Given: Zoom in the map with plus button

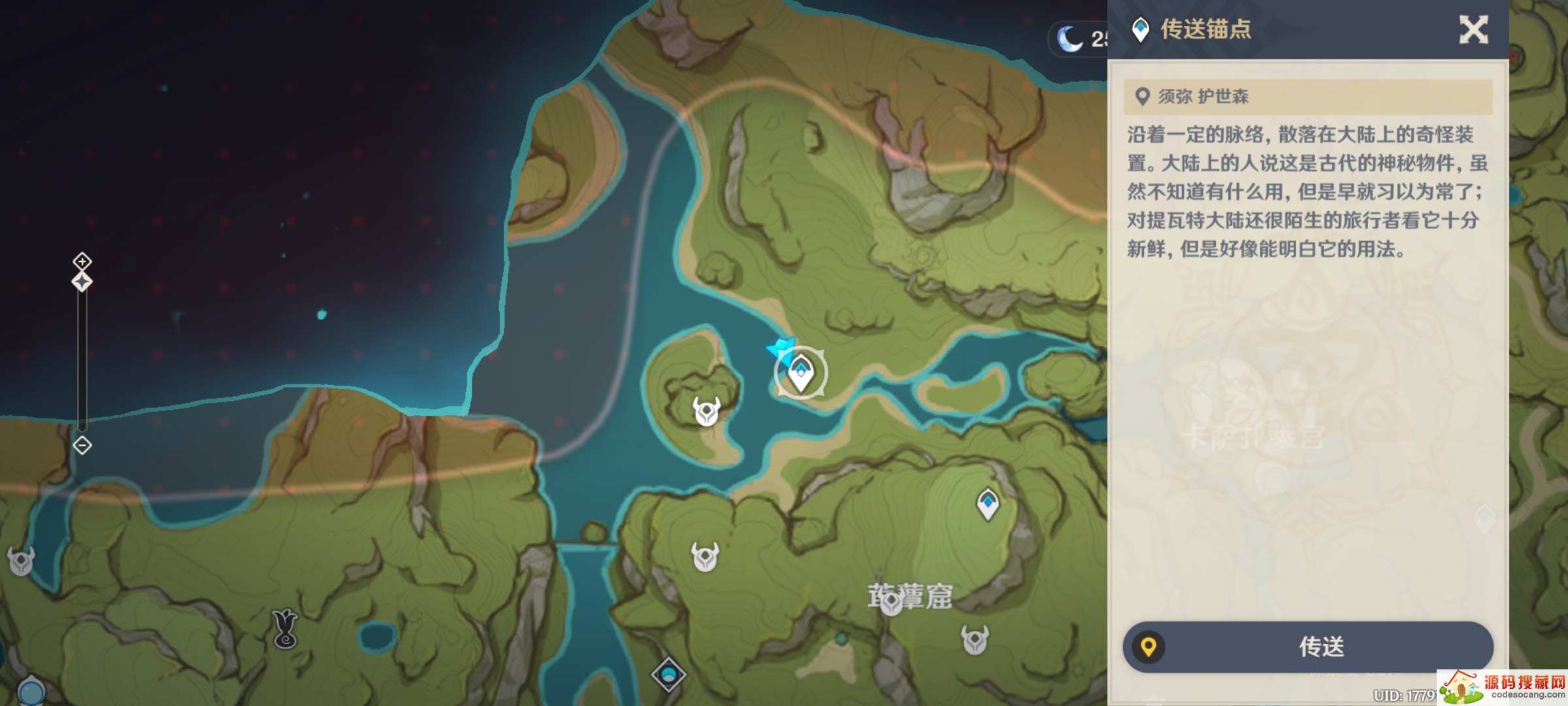Looking at the screenshot, I should point(82,261).
